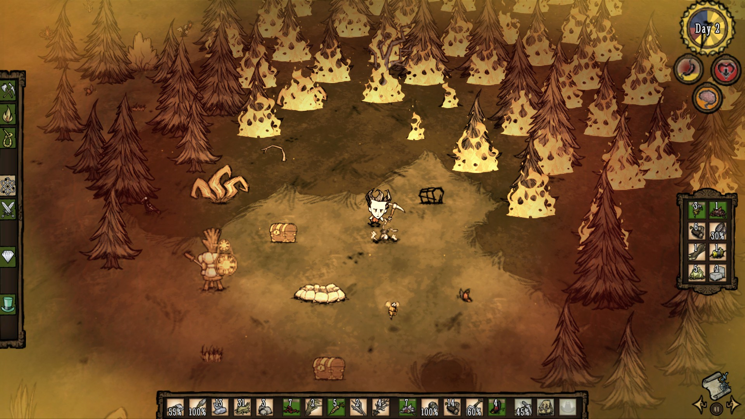
Task: Pause the game with the pause button
Action: coord(717,409)
